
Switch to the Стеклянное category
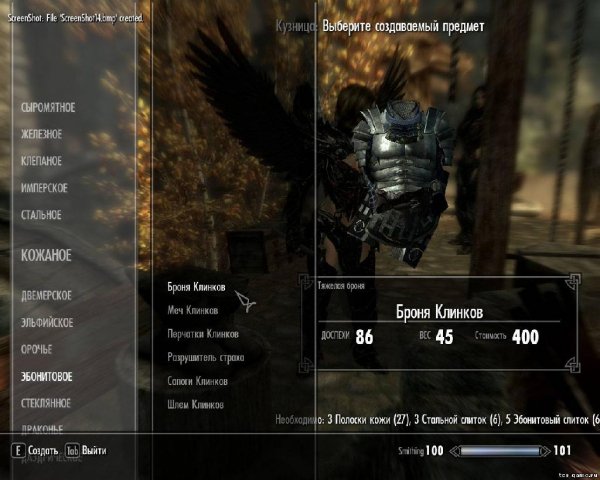[46, 404]
